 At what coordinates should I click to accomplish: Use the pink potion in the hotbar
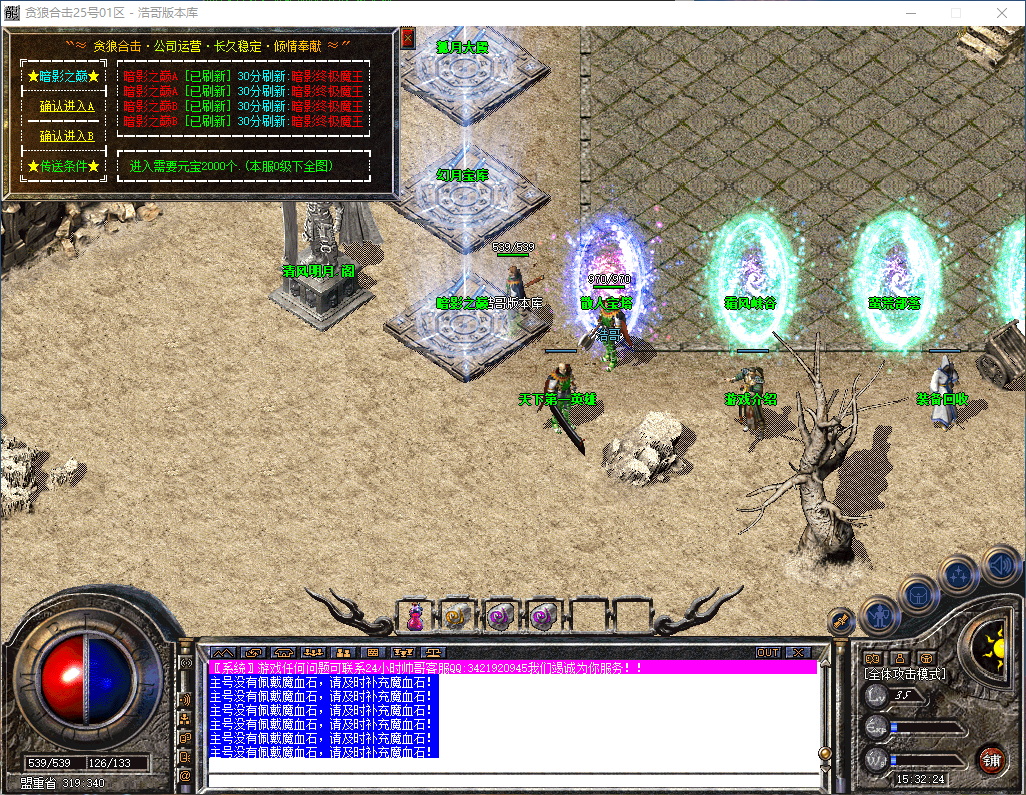coord(413,617)
